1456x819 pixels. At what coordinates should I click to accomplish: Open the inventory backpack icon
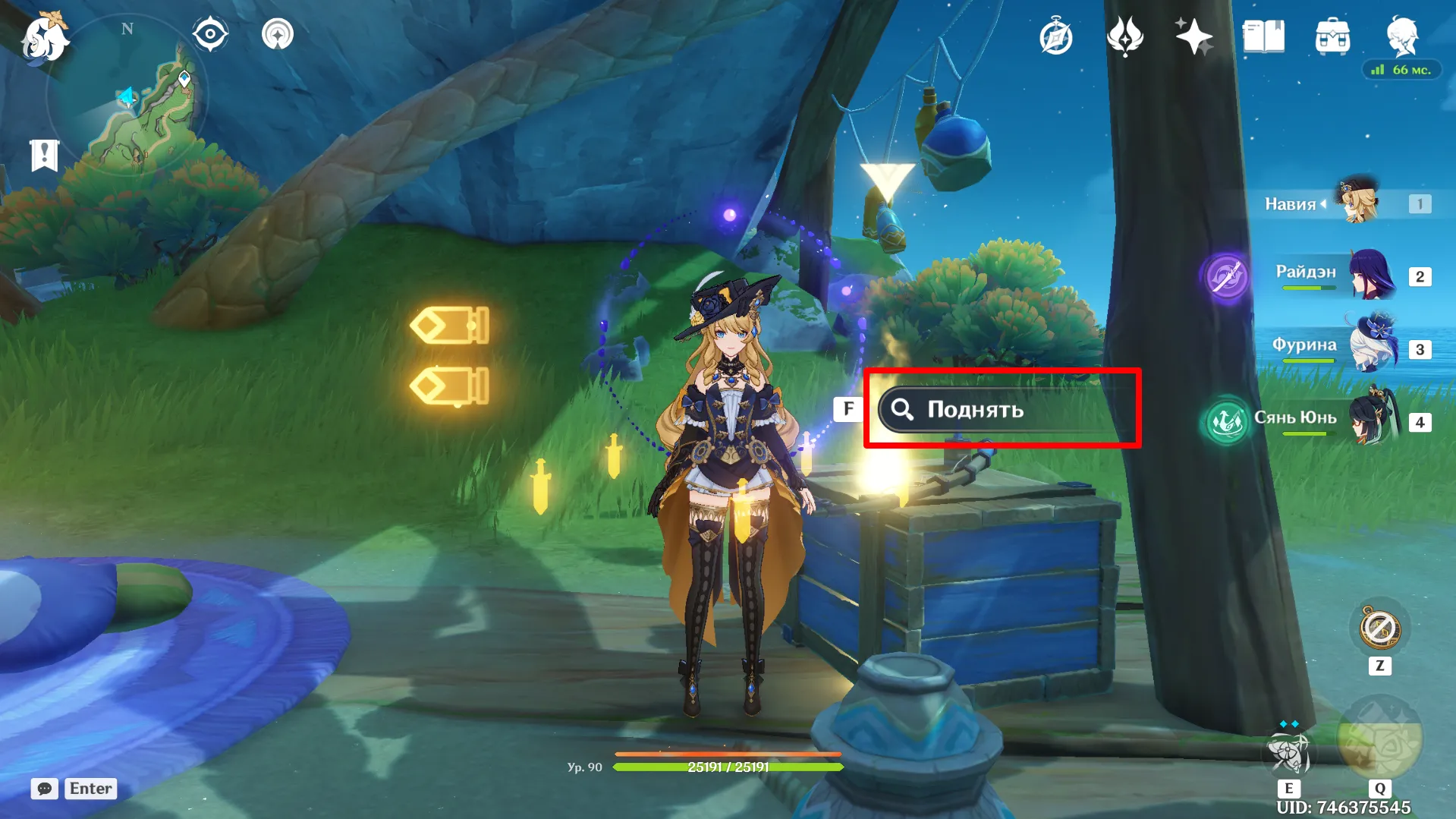click(x=1332, y=36)
